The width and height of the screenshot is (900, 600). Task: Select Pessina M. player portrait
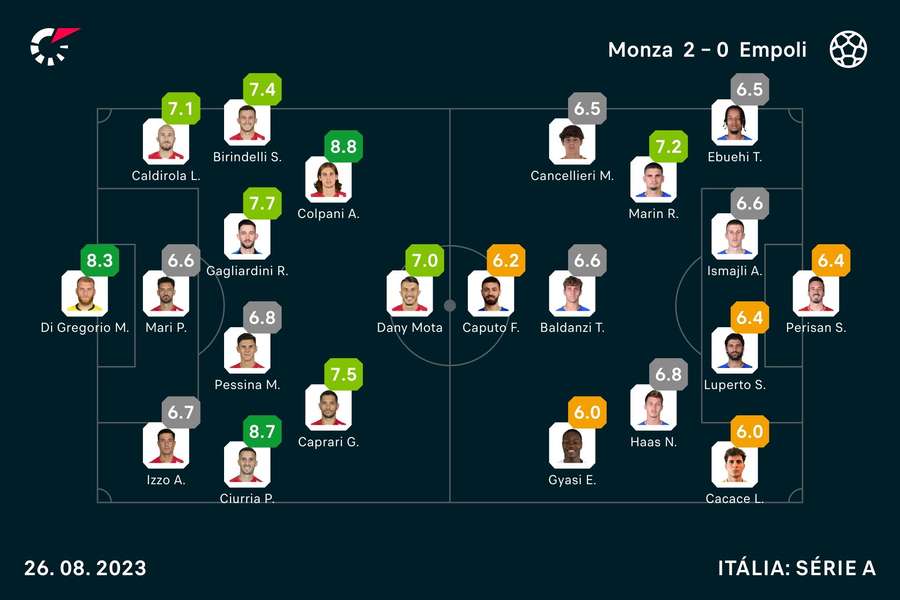point(247,350)
